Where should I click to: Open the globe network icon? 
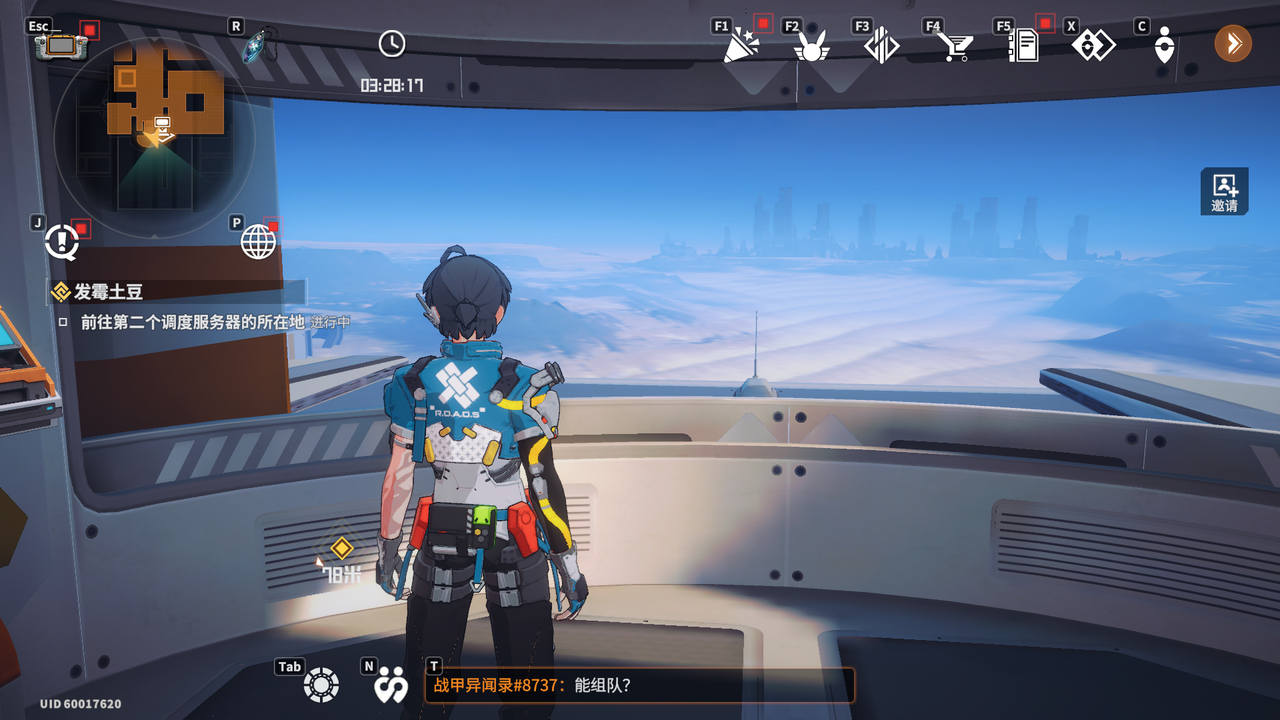pyautogui.click(x=258, y=241)
